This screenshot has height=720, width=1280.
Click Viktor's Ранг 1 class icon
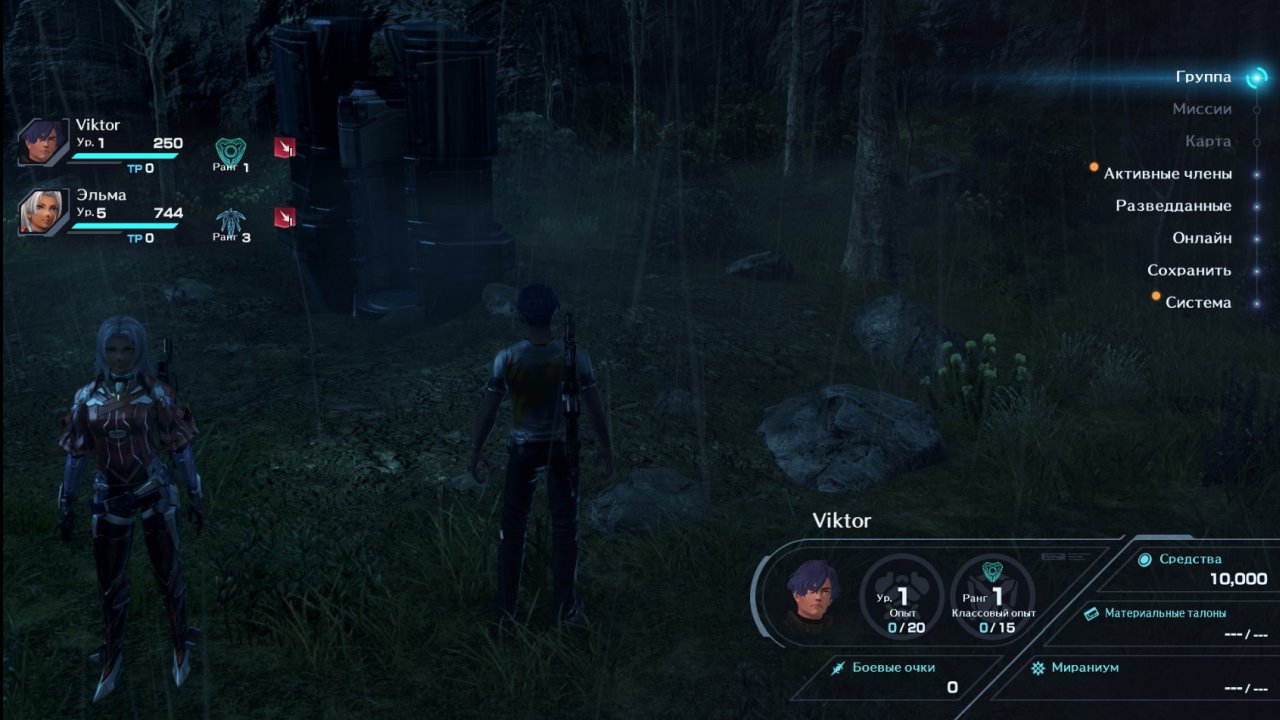pos(231,150)
